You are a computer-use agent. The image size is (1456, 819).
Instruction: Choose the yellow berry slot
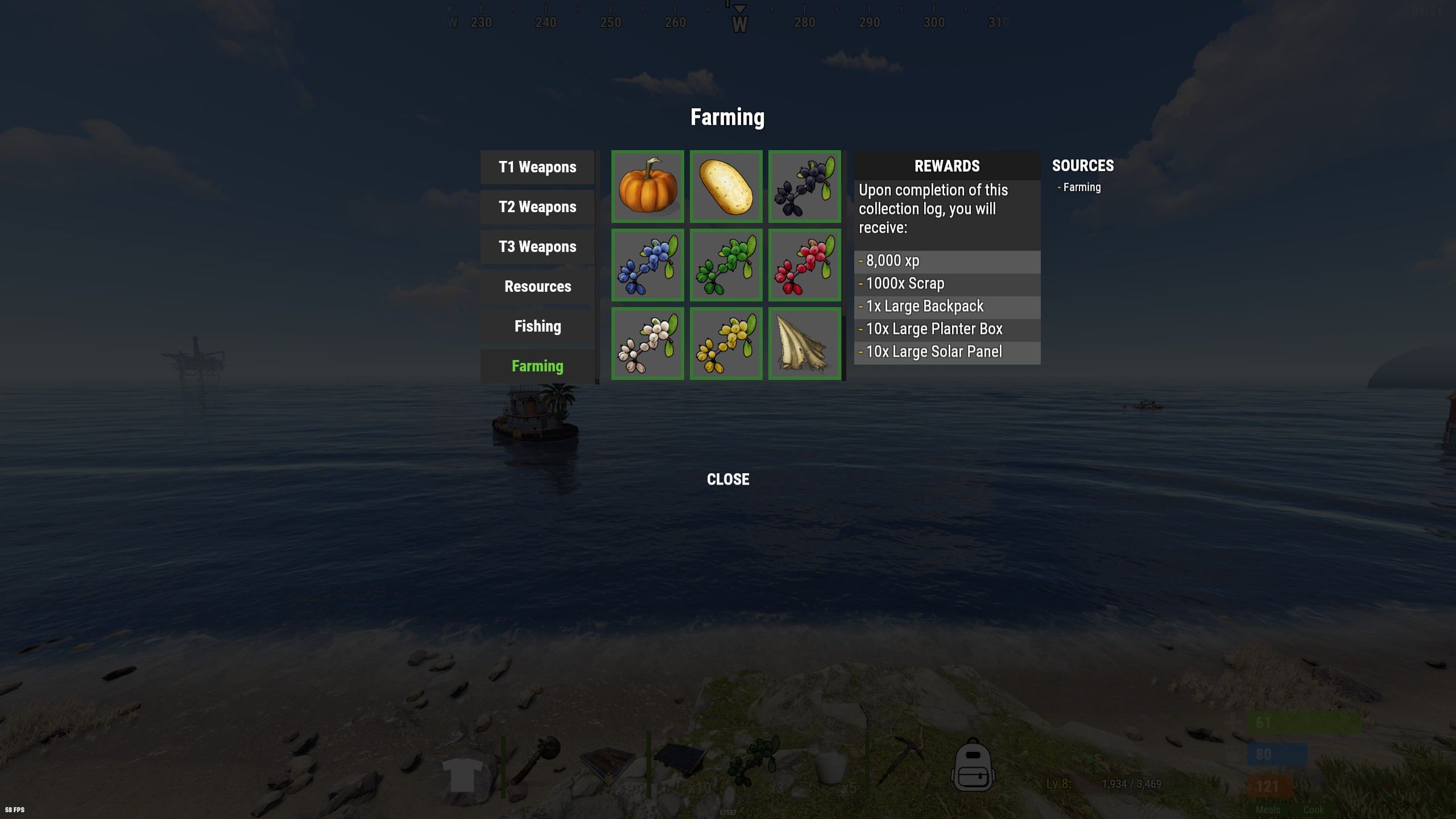tap(726, 344)
